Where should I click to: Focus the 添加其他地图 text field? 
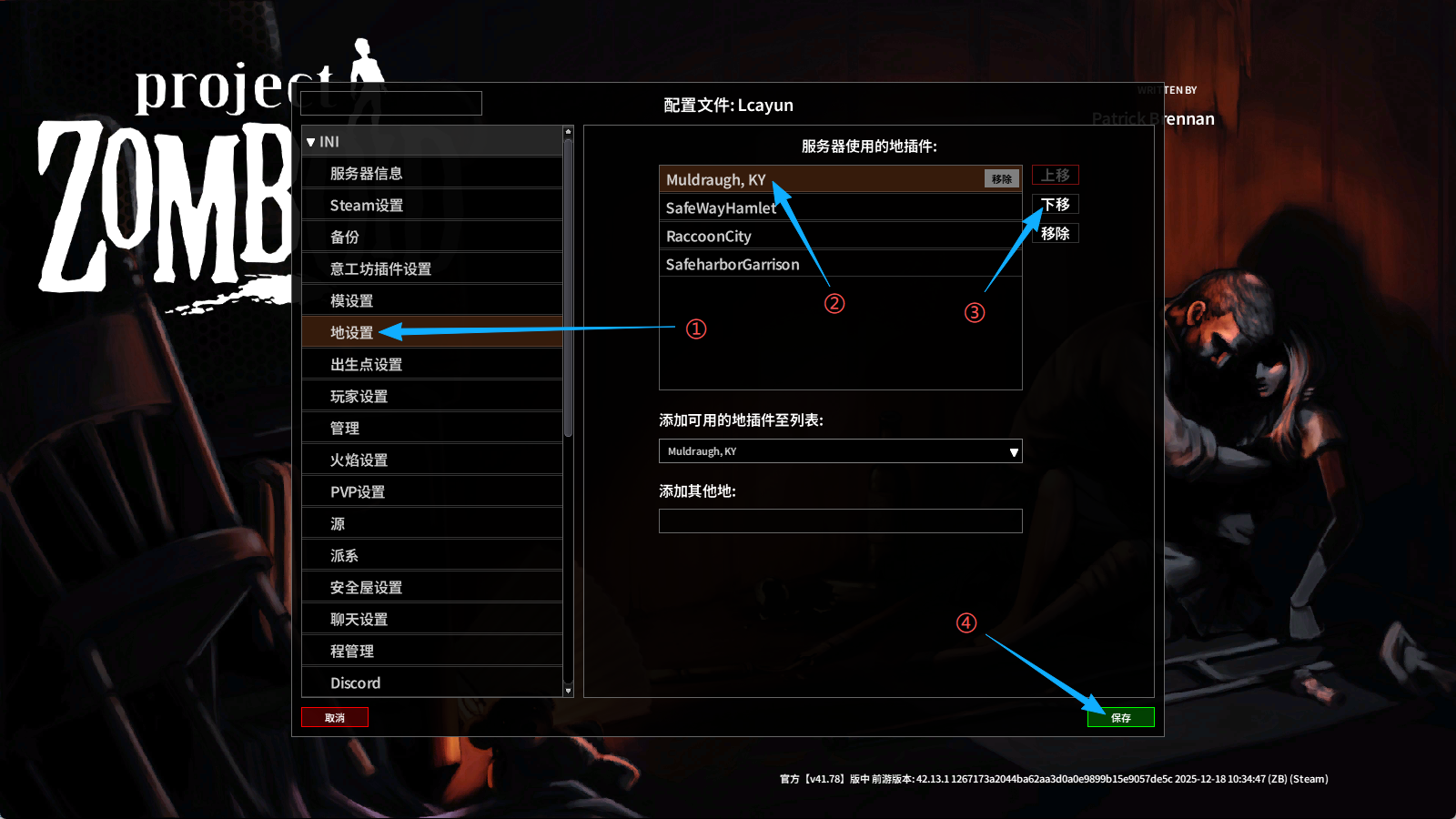click(840, 521)
